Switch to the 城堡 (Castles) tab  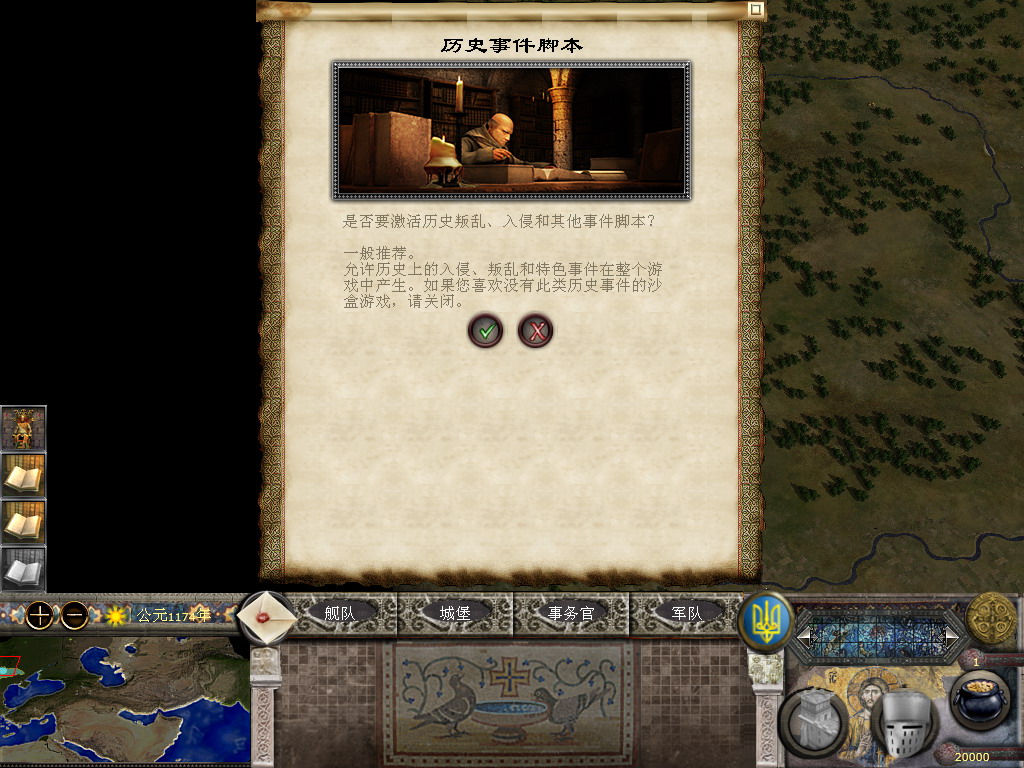coord(455,613)
